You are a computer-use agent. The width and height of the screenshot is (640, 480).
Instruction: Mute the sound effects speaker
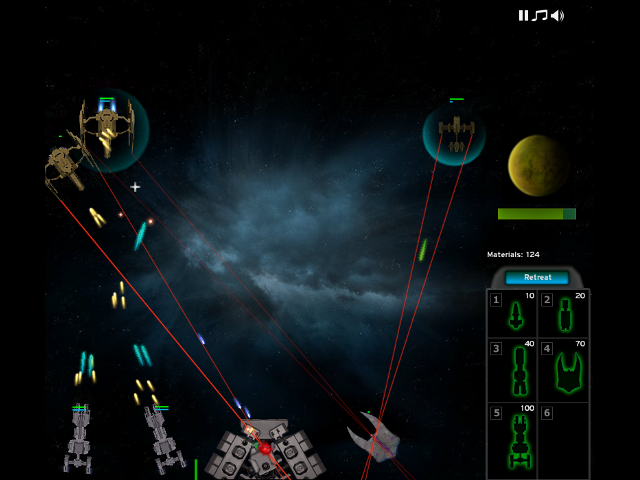click(x=557, y=15)
